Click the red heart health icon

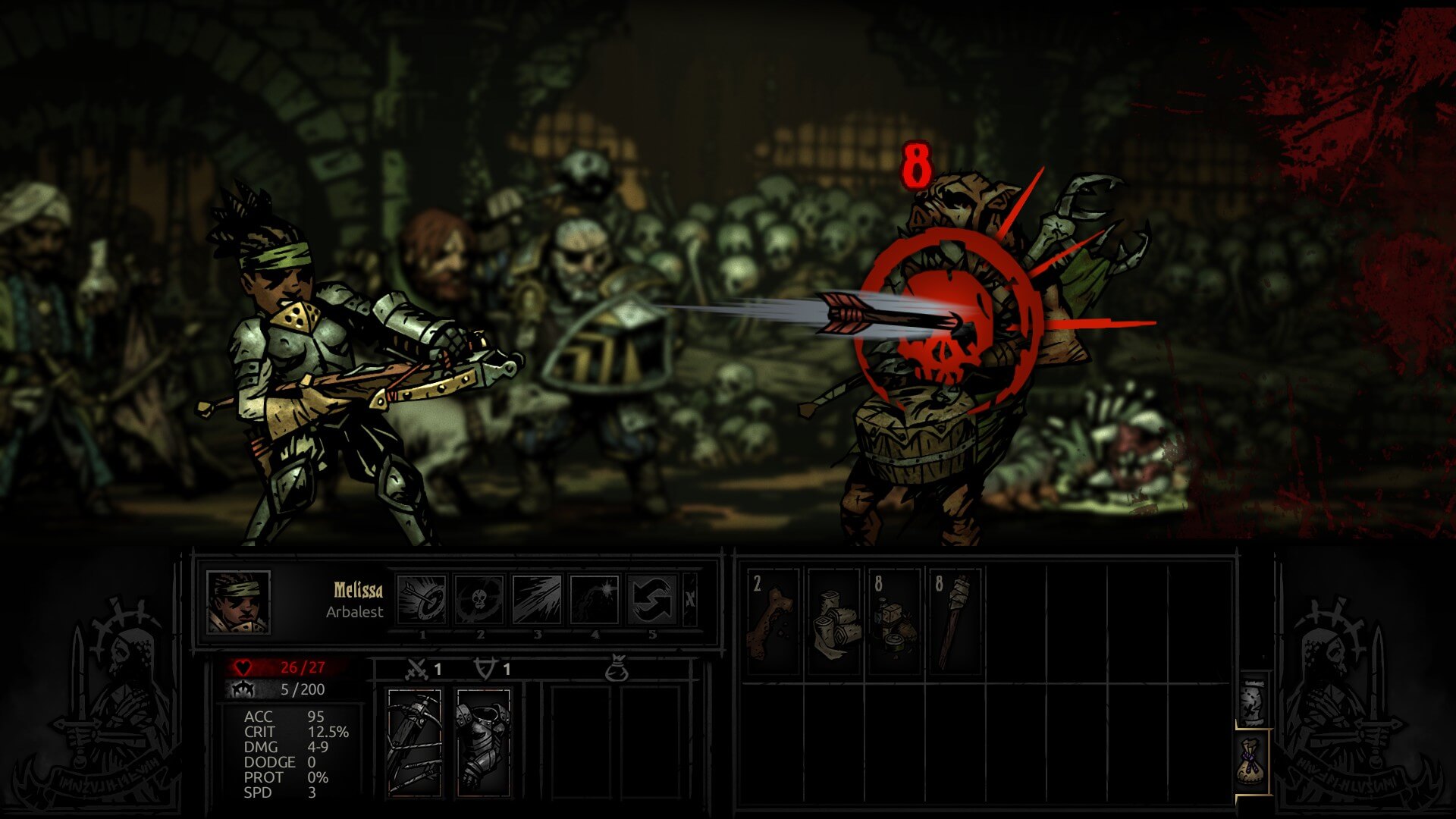click(x=243, y=667)
